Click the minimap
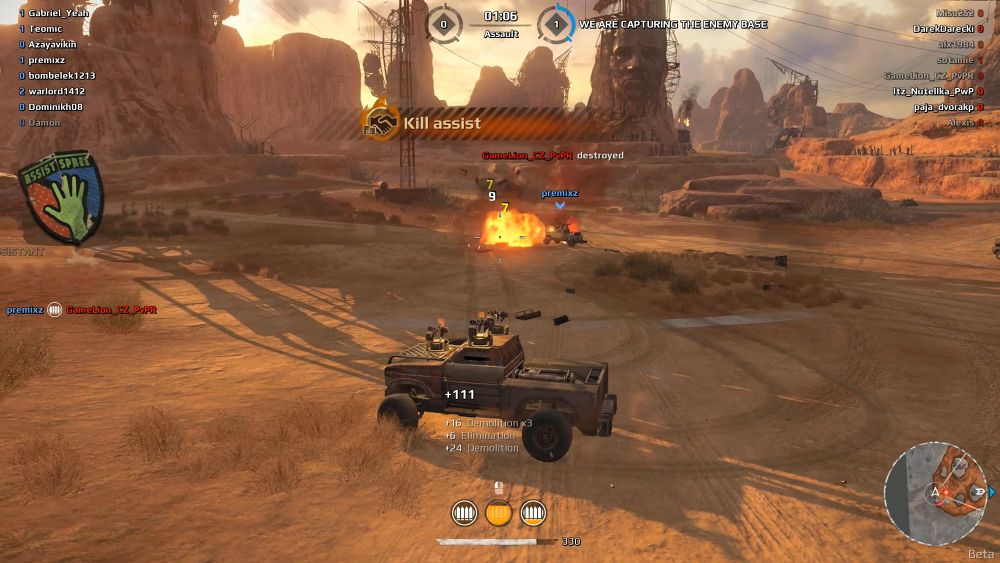The image size is (1000, 563). pyautogui.click(x=935, y=493)
